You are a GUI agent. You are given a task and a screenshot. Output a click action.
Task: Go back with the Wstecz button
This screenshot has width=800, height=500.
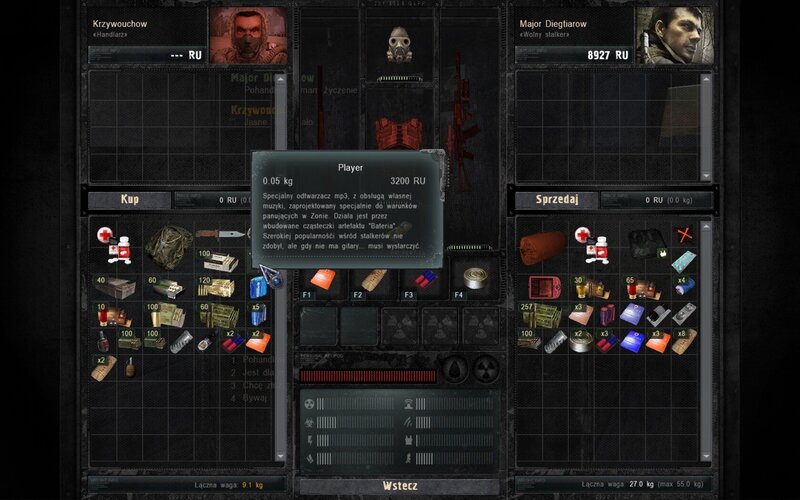point(400,486)
